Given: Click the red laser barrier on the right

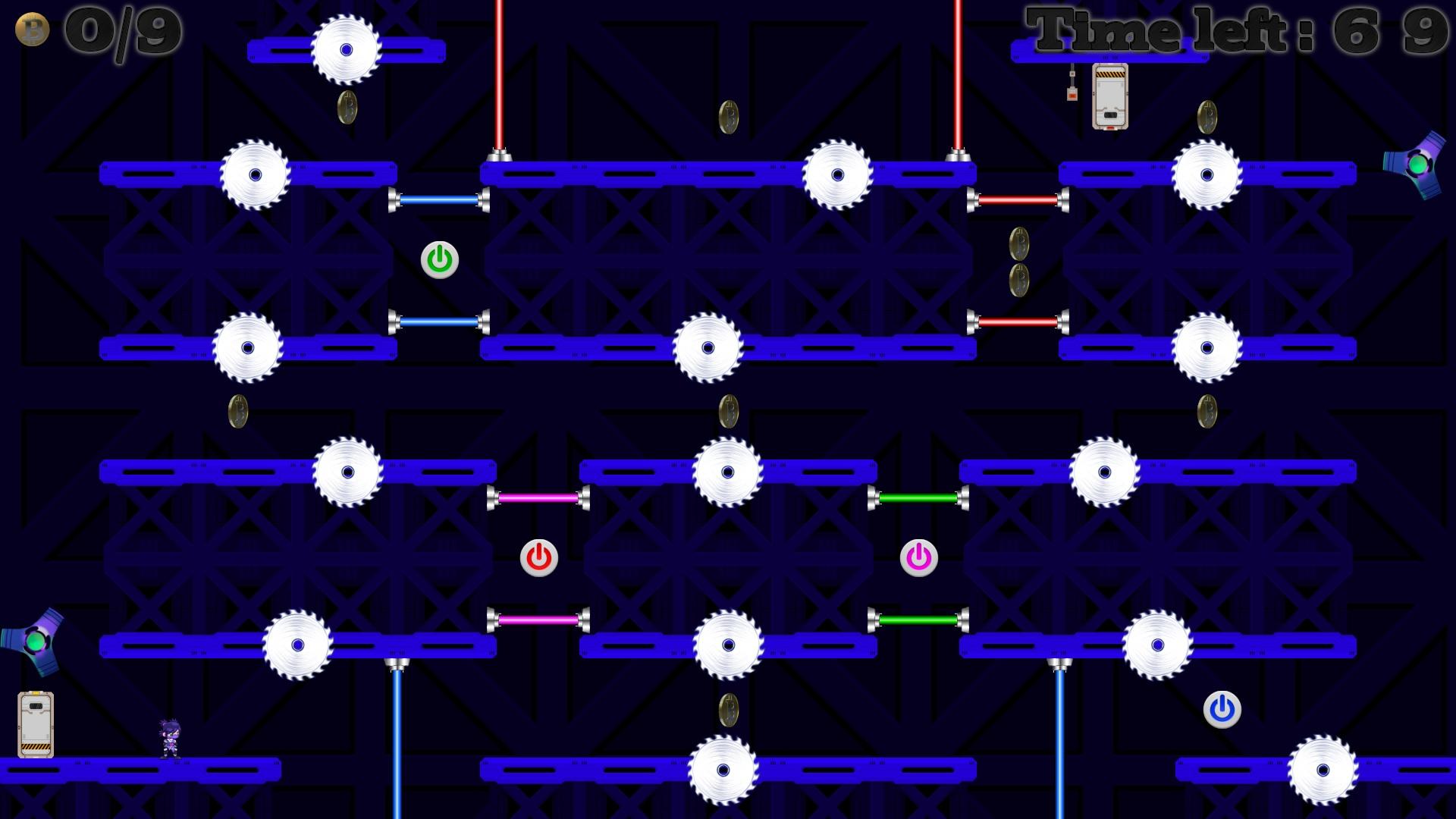Looking at the screenshot, I should [x=1020, y=200].
